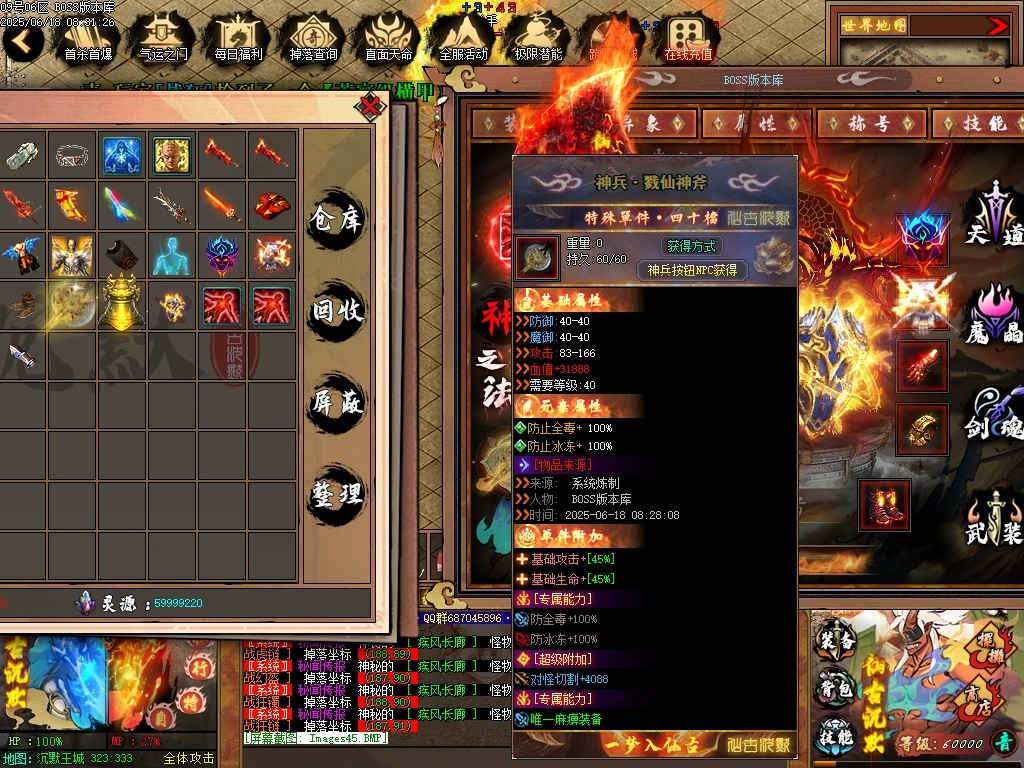
Task: Open the 全服活动 server events
Action: (x=463, y=38)
